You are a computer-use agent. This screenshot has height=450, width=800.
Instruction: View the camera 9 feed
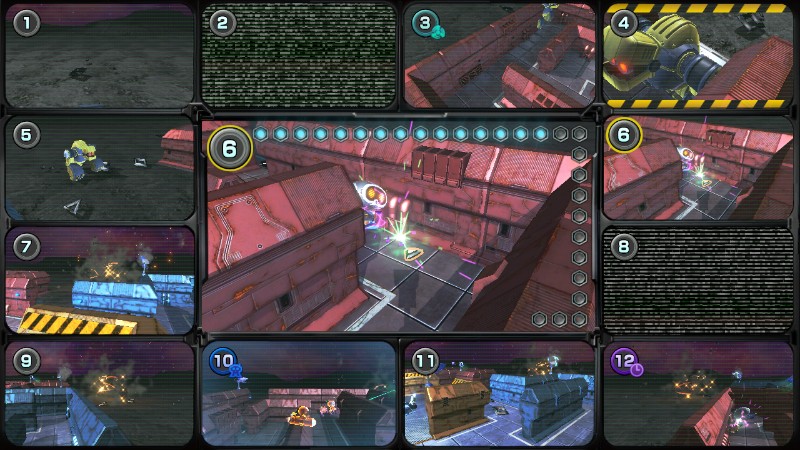tap(99, 393)
